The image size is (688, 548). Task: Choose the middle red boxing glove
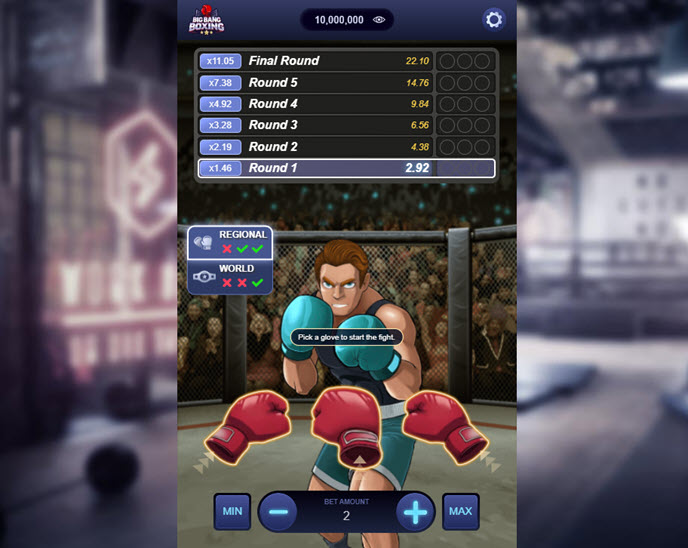click(x=345, y=424)
